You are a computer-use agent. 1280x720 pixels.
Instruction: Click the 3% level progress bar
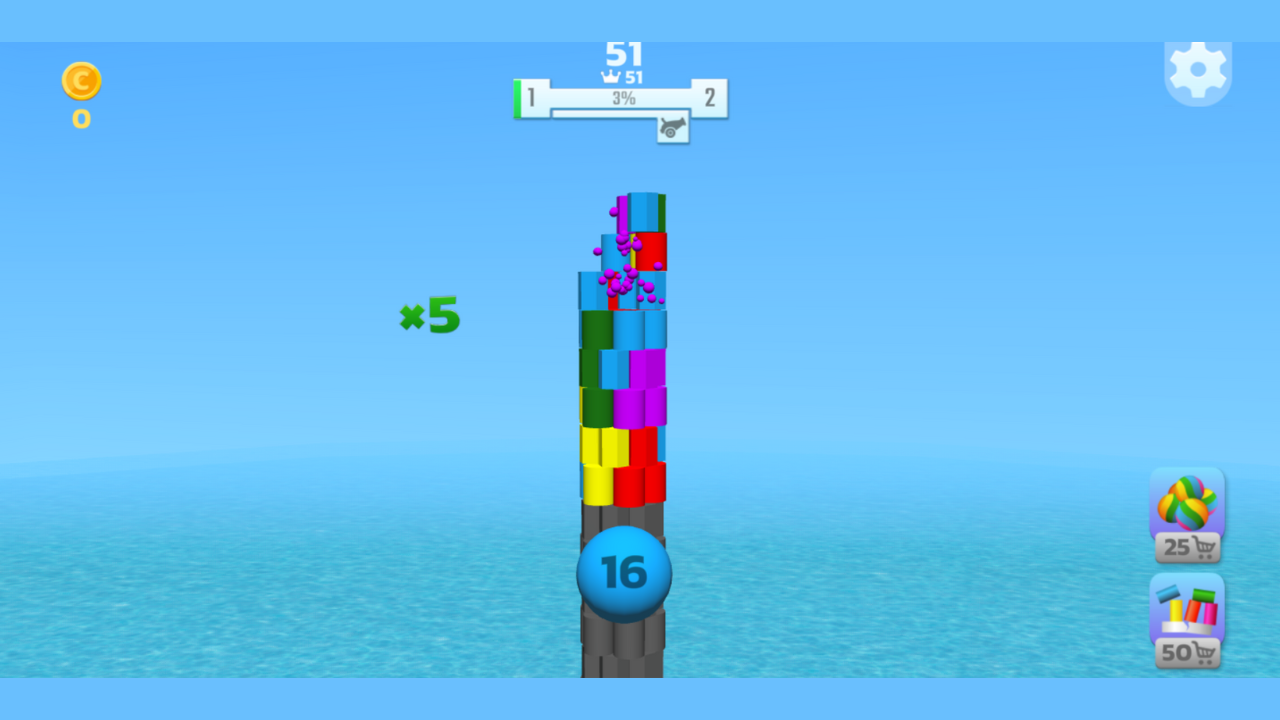(x=622, y=99)
